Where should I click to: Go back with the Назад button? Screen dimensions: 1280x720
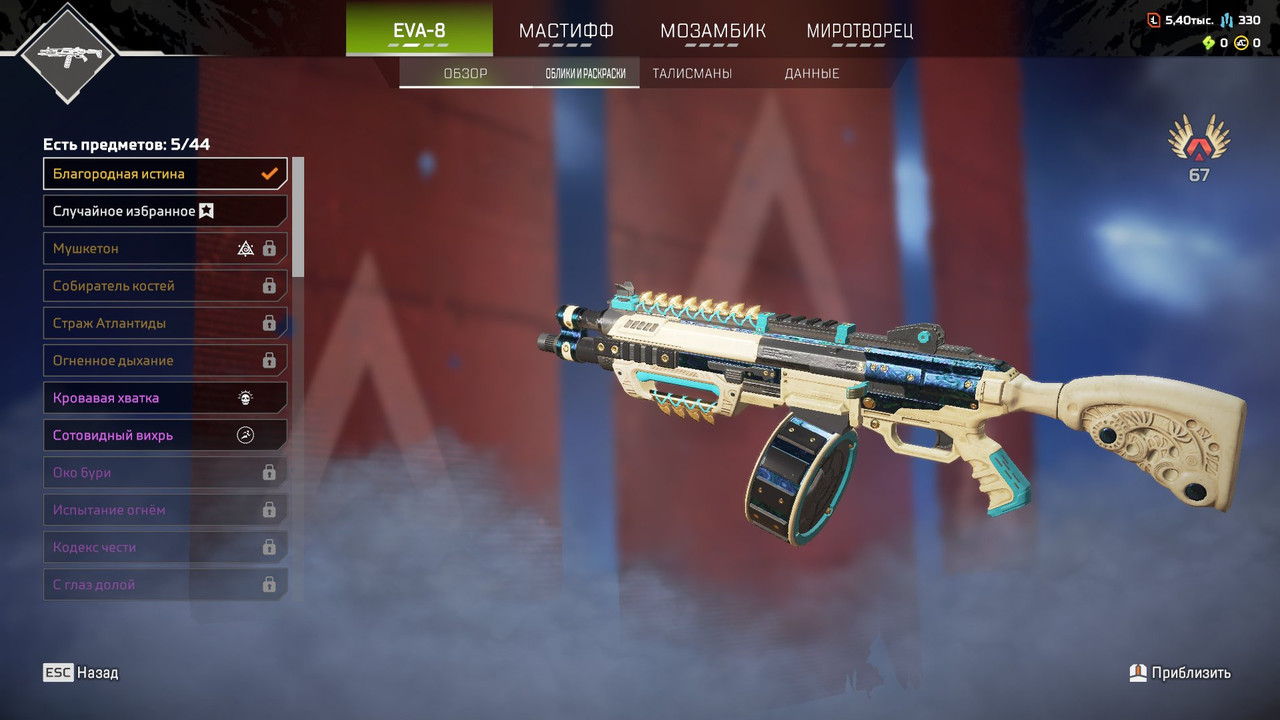click(x=81, y=673)
